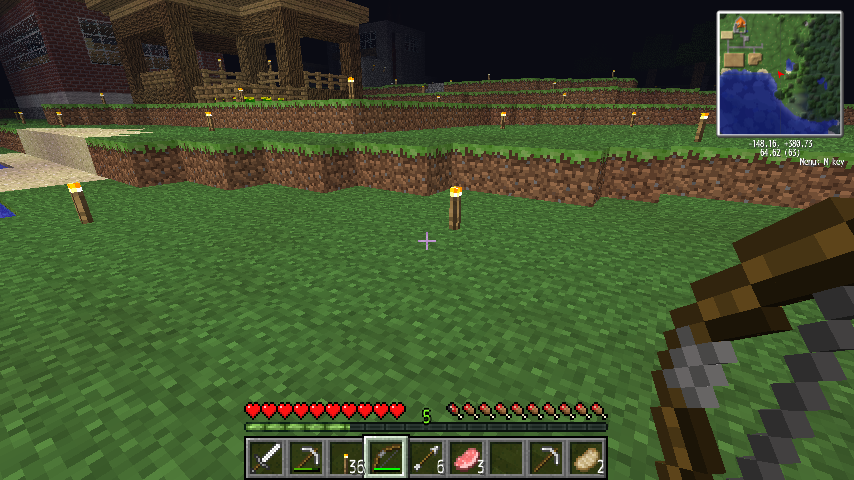Choose the bread slot in the hotbar
This screenshot has width=854, height=480.
pos(585,458)
